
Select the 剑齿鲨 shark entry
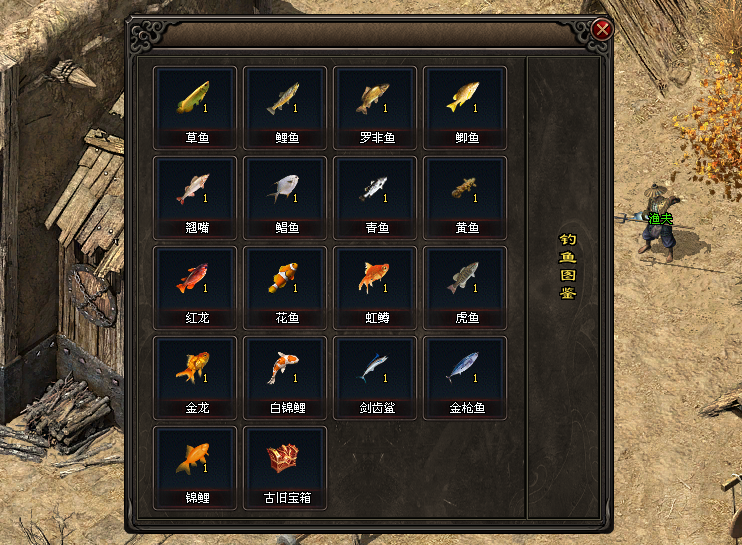tap(375, 370)
